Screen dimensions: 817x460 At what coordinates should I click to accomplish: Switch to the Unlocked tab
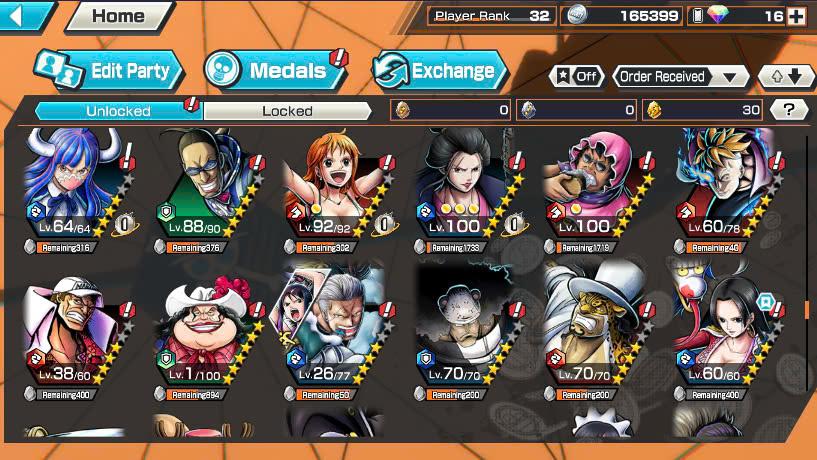118,111
